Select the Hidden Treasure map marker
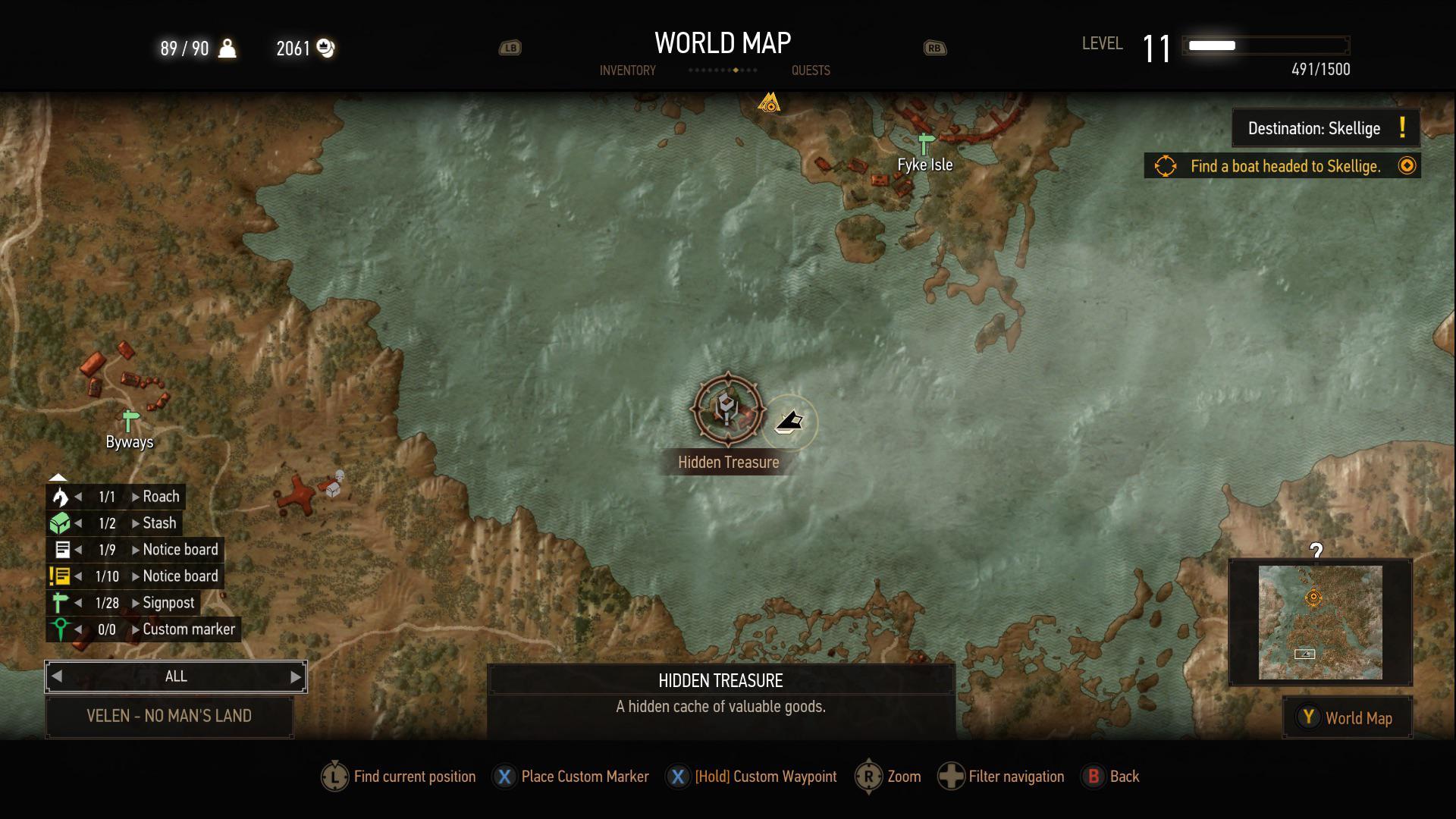 pos(727,409)
